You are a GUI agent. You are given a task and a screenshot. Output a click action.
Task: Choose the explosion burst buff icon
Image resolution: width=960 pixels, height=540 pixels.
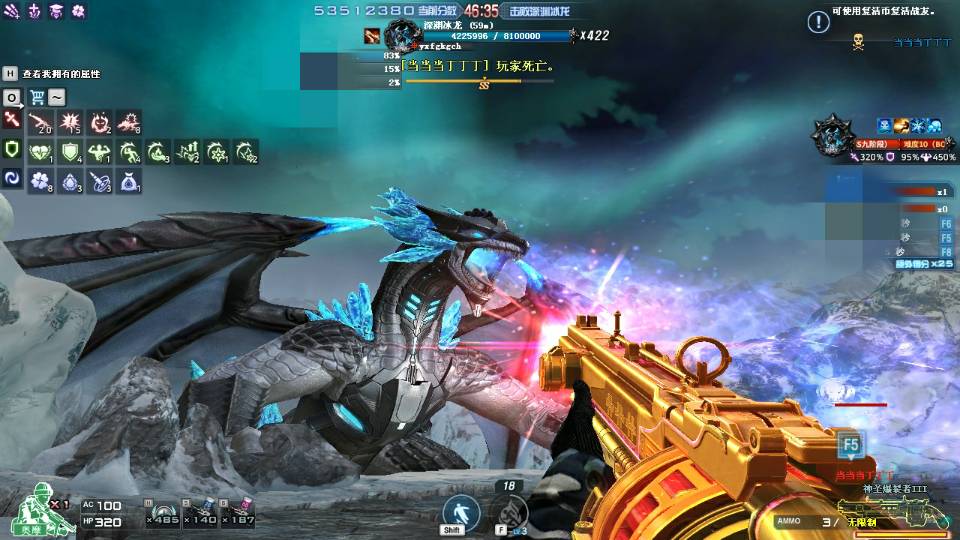pyautogui.click(x=70, y=122)
